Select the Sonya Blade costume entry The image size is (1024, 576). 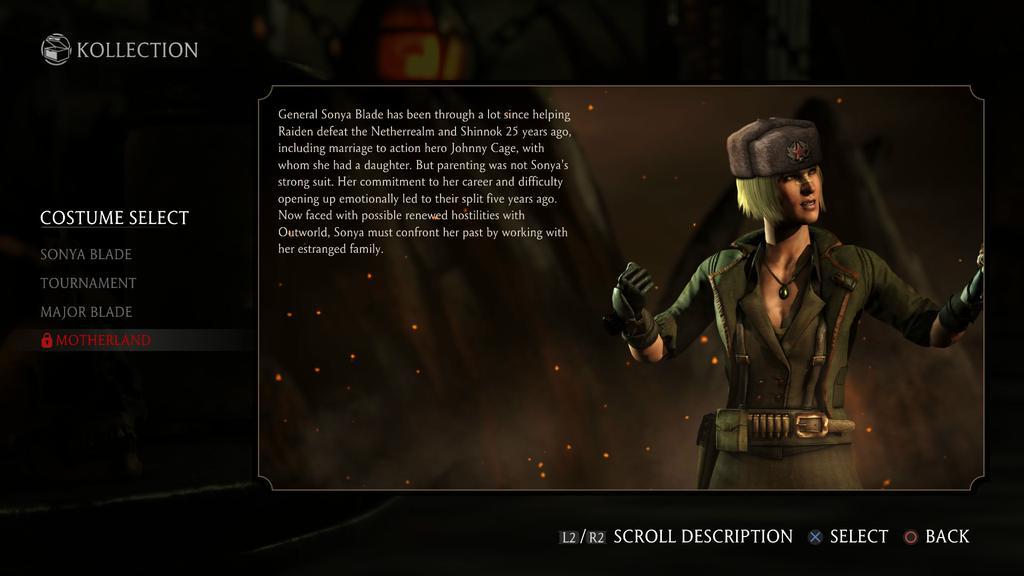(86, 254)
